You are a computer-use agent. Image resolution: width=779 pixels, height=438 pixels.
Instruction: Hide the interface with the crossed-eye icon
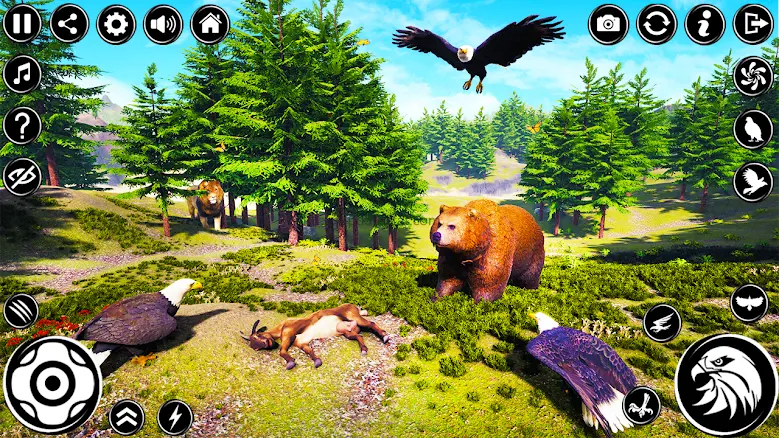[22, 176]
